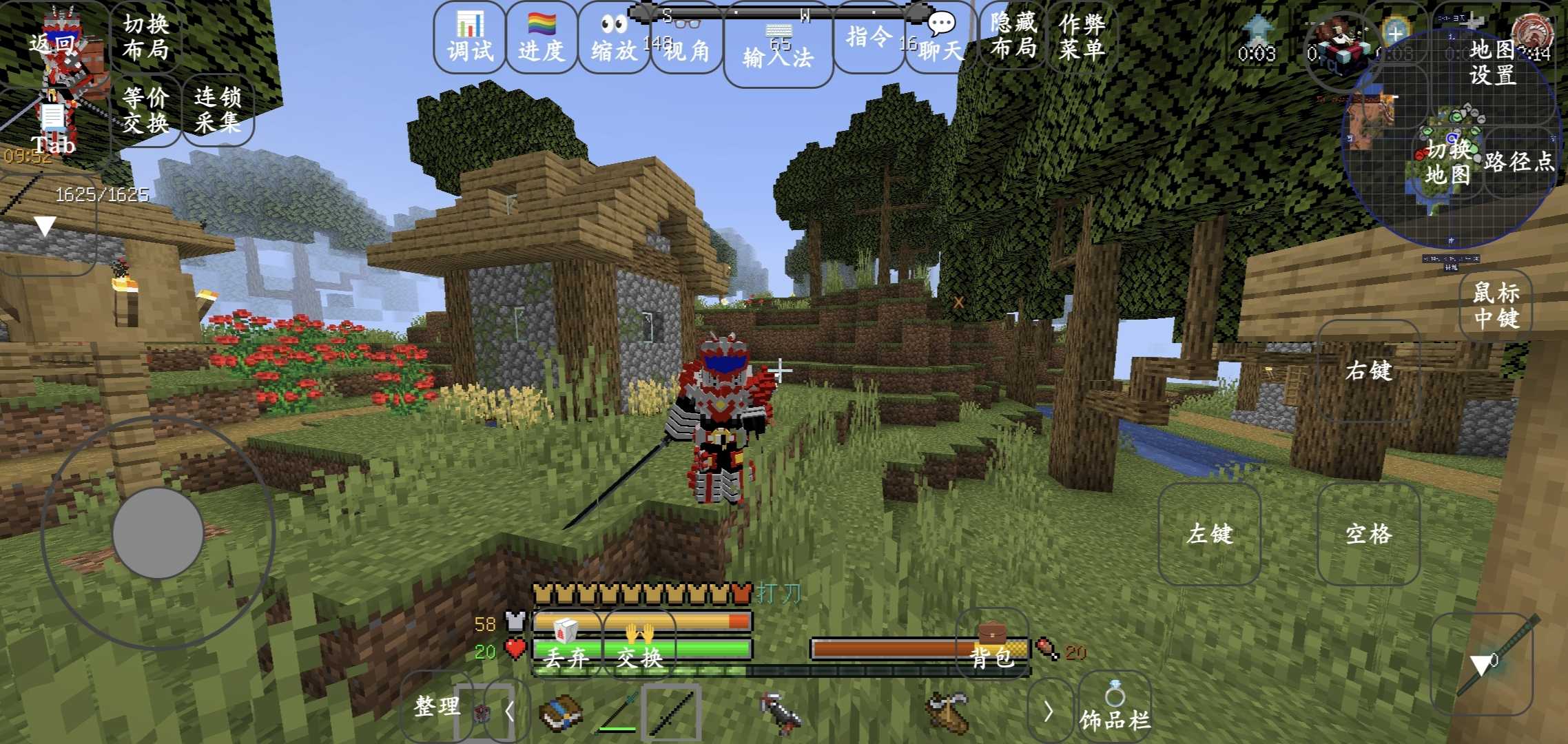The width and height of the screenshot is (1568, 744).
Task: Show the 进度 advancements screen
Action: tap(541, 38)
